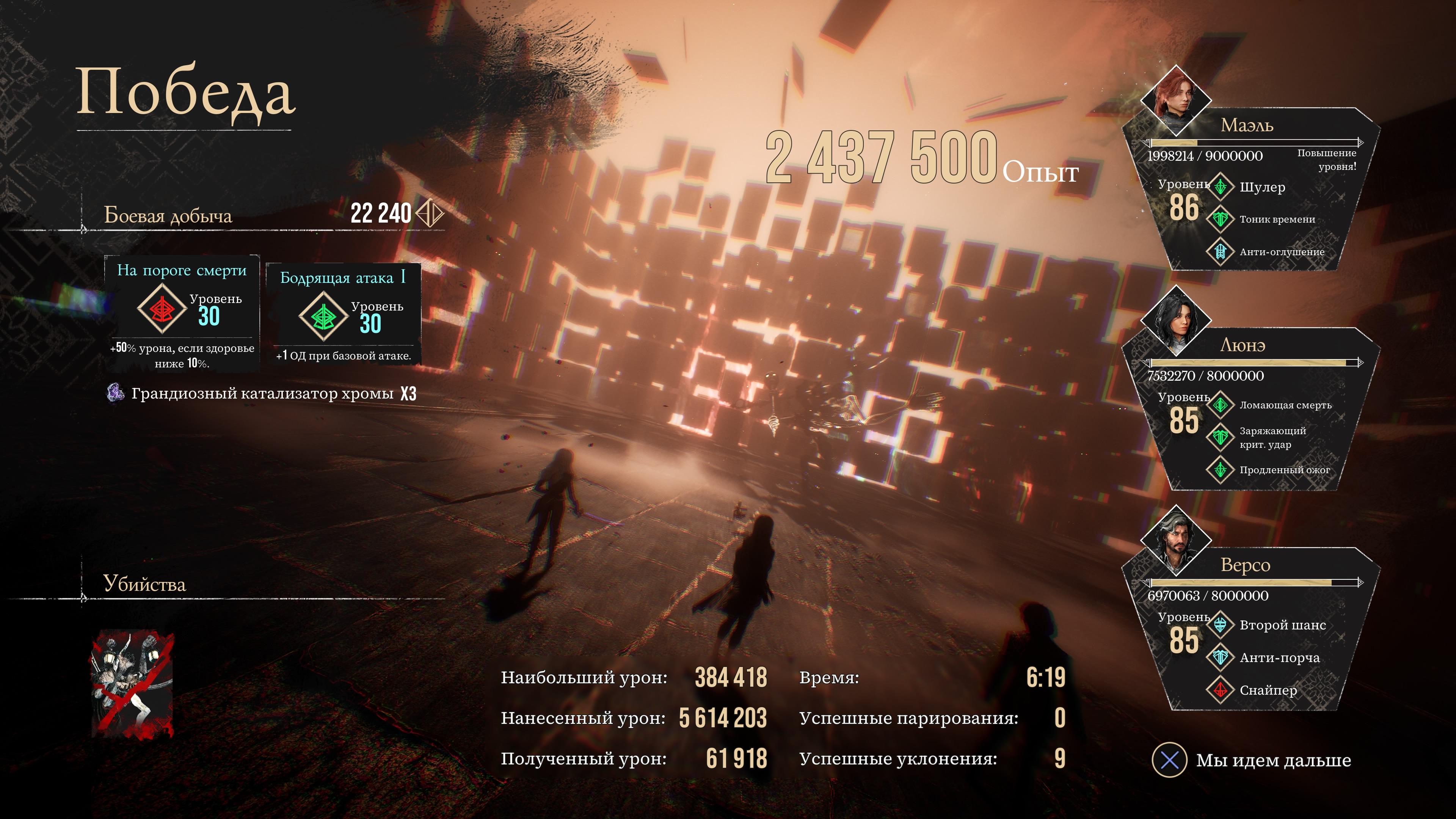Show the Анти-оглушение pictos icon
This screenshot has width=1456, height=819.
coord(1221,251)
